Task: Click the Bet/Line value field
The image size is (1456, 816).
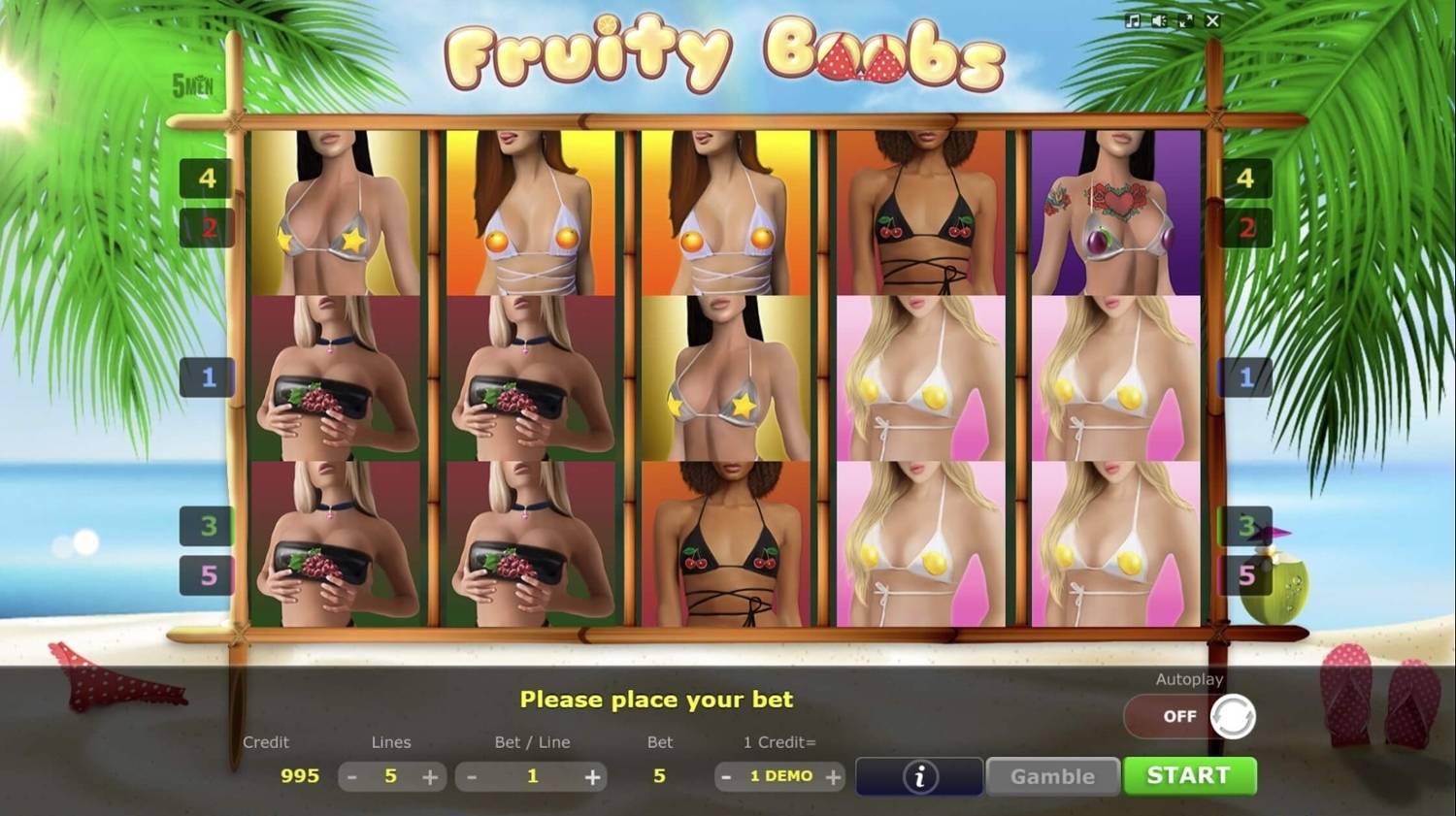Action: coord(532,775)
